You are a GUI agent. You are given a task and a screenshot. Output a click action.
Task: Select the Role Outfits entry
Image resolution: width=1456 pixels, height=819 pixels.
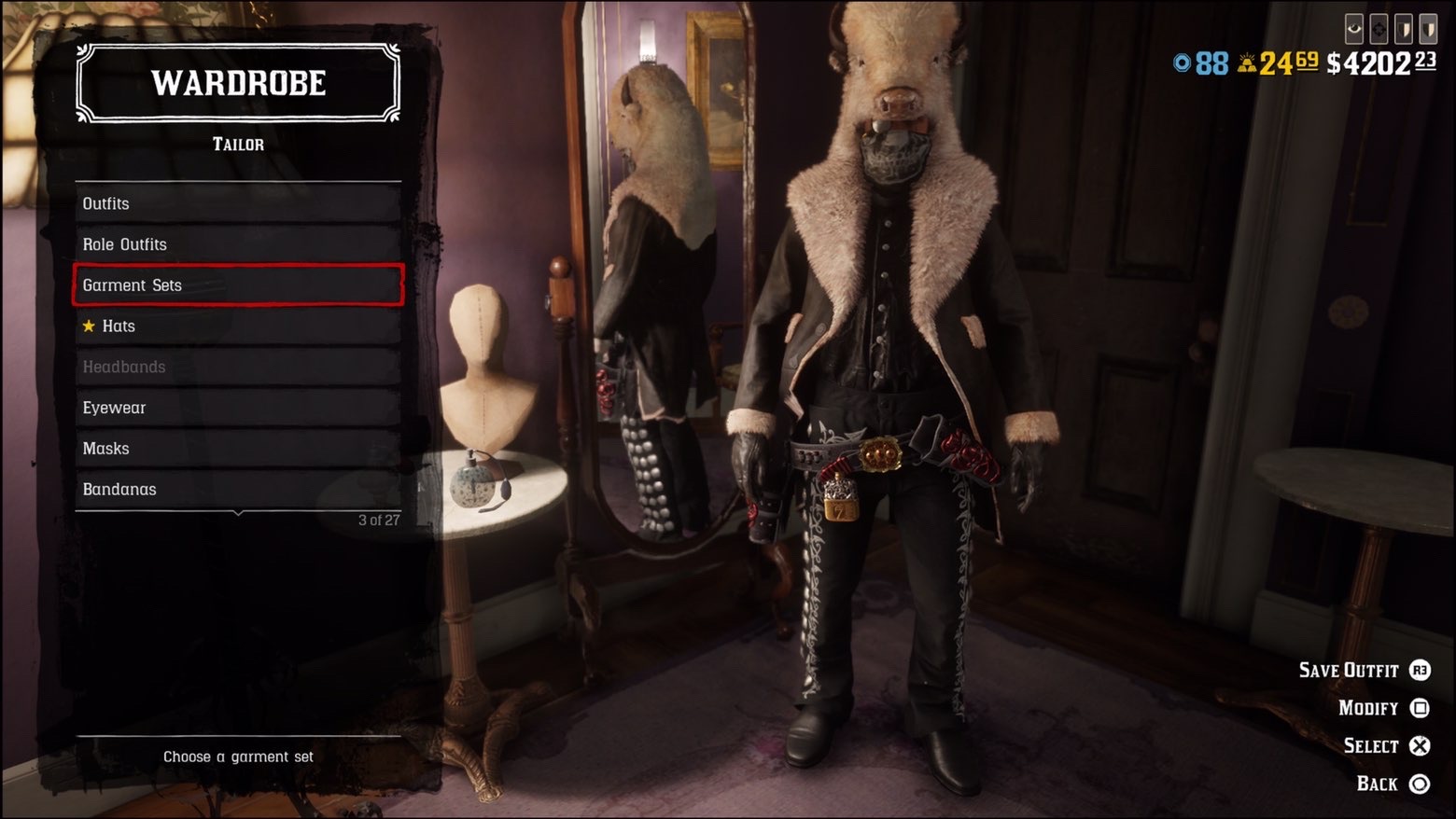click(238, 244)
